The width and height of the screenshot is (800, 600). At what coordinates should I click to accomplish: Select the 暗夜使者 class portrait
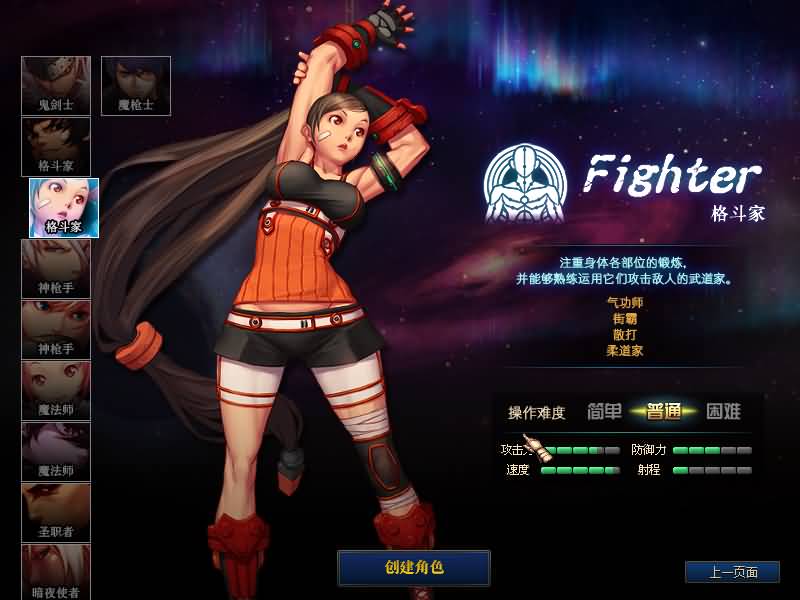click(56, 573)
